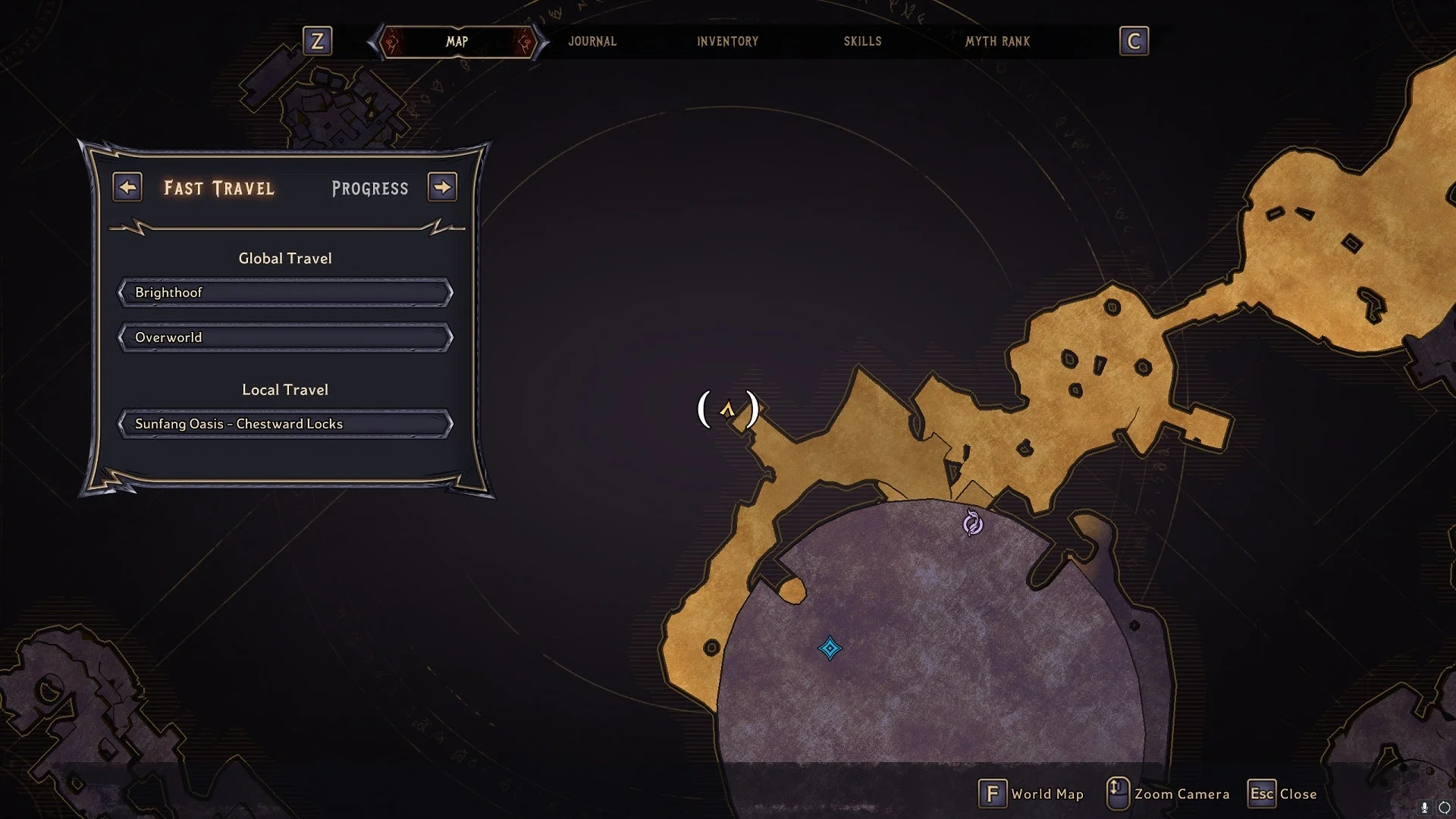Click the left arrow in Fast Travel panel
Screen dimensions: 1456x819
coord(127,187)
